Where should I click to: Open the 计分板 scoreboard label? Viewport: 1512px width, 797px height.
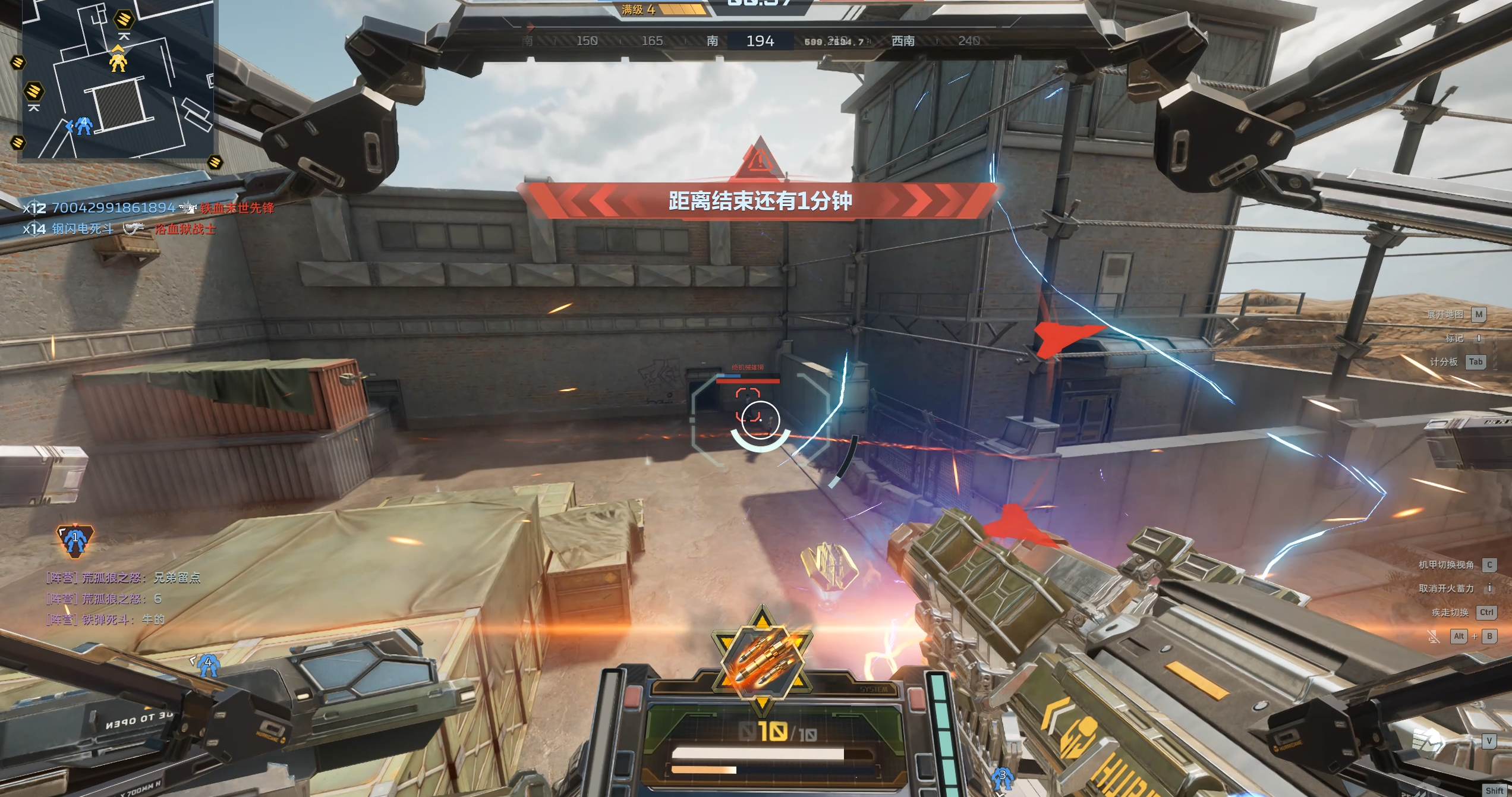pyautogui.click(x=1443, y=362)
